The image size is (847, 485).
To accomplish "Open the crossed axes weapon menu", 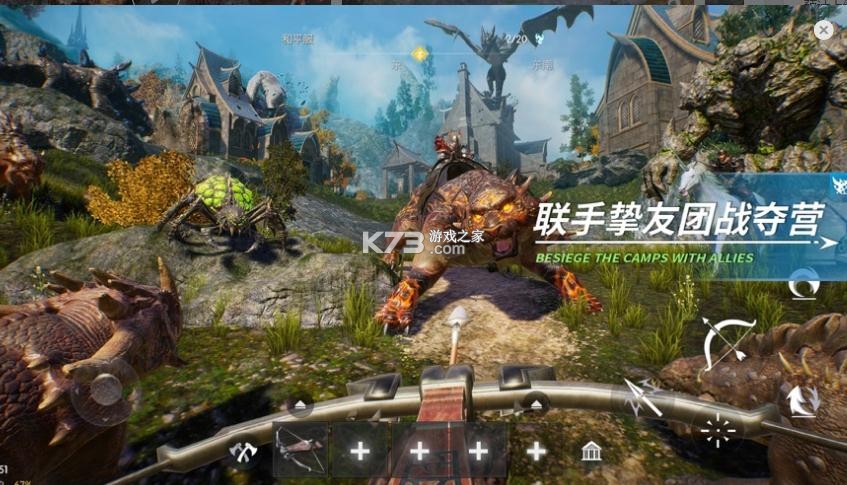I will (243, 452).
